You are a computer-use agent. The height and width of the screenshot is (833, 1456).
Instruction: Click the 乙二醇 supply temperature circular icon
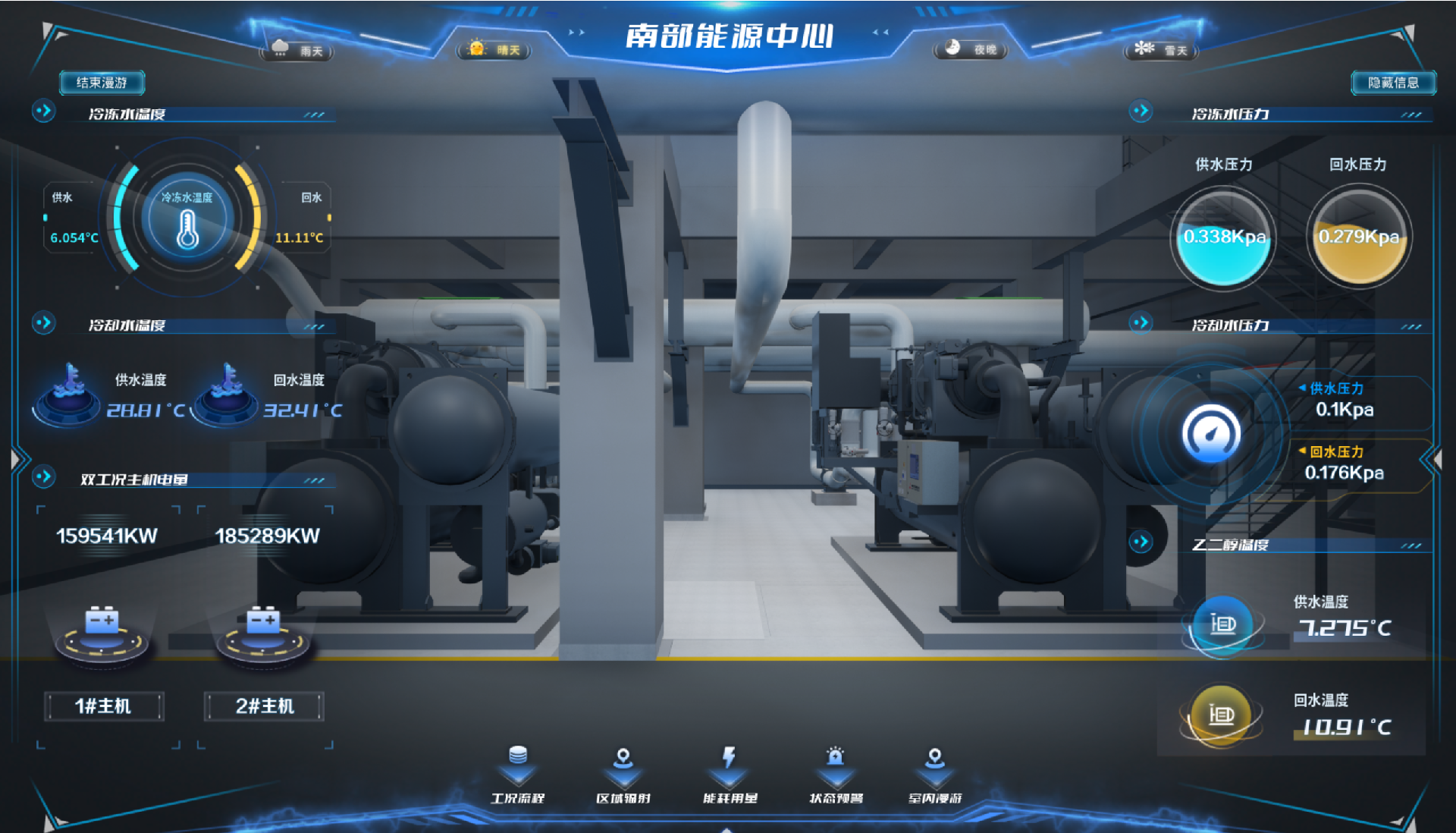pos(1222,625)
